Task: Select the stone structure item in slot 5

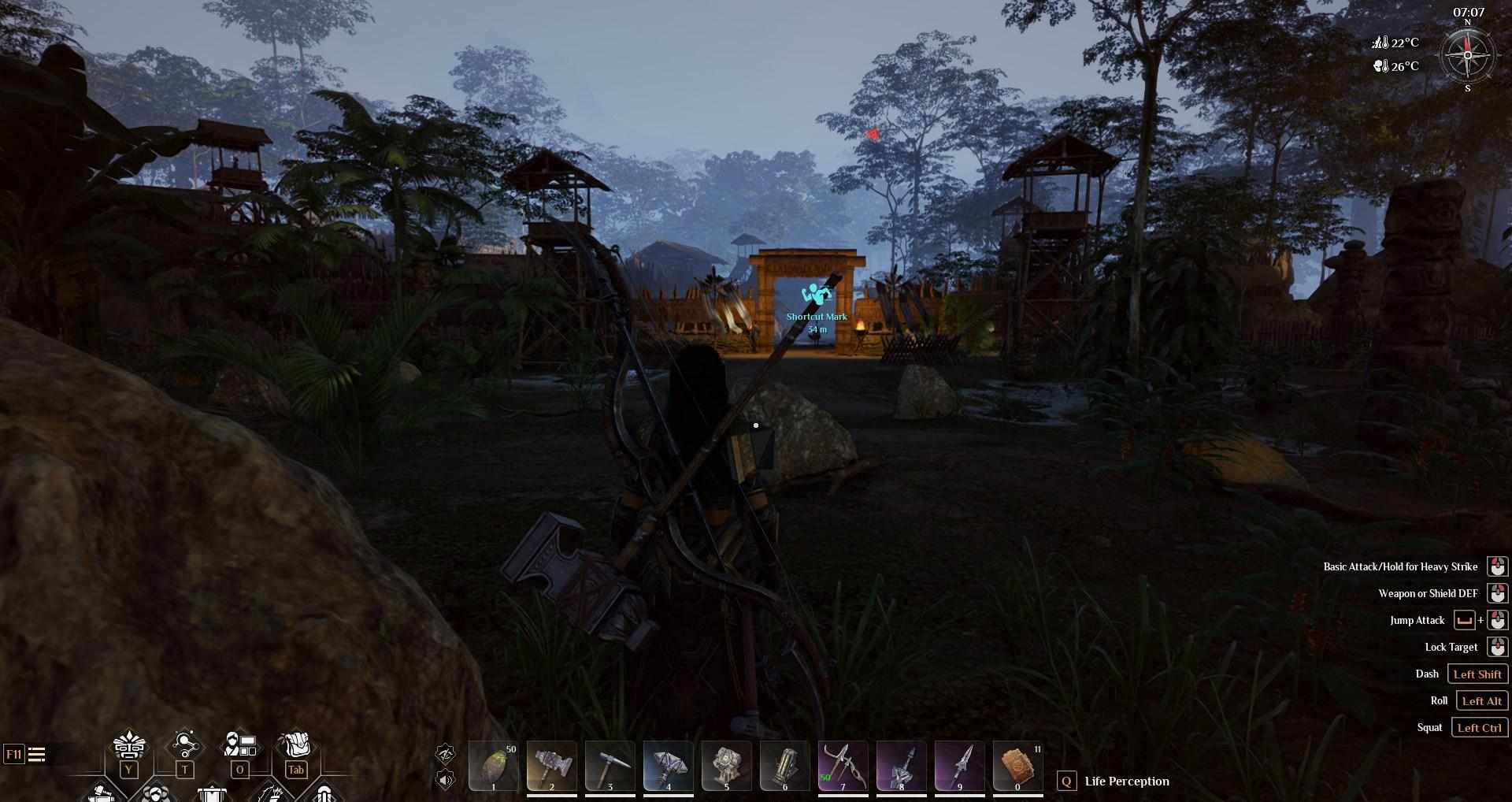Action: pos(727,766)
